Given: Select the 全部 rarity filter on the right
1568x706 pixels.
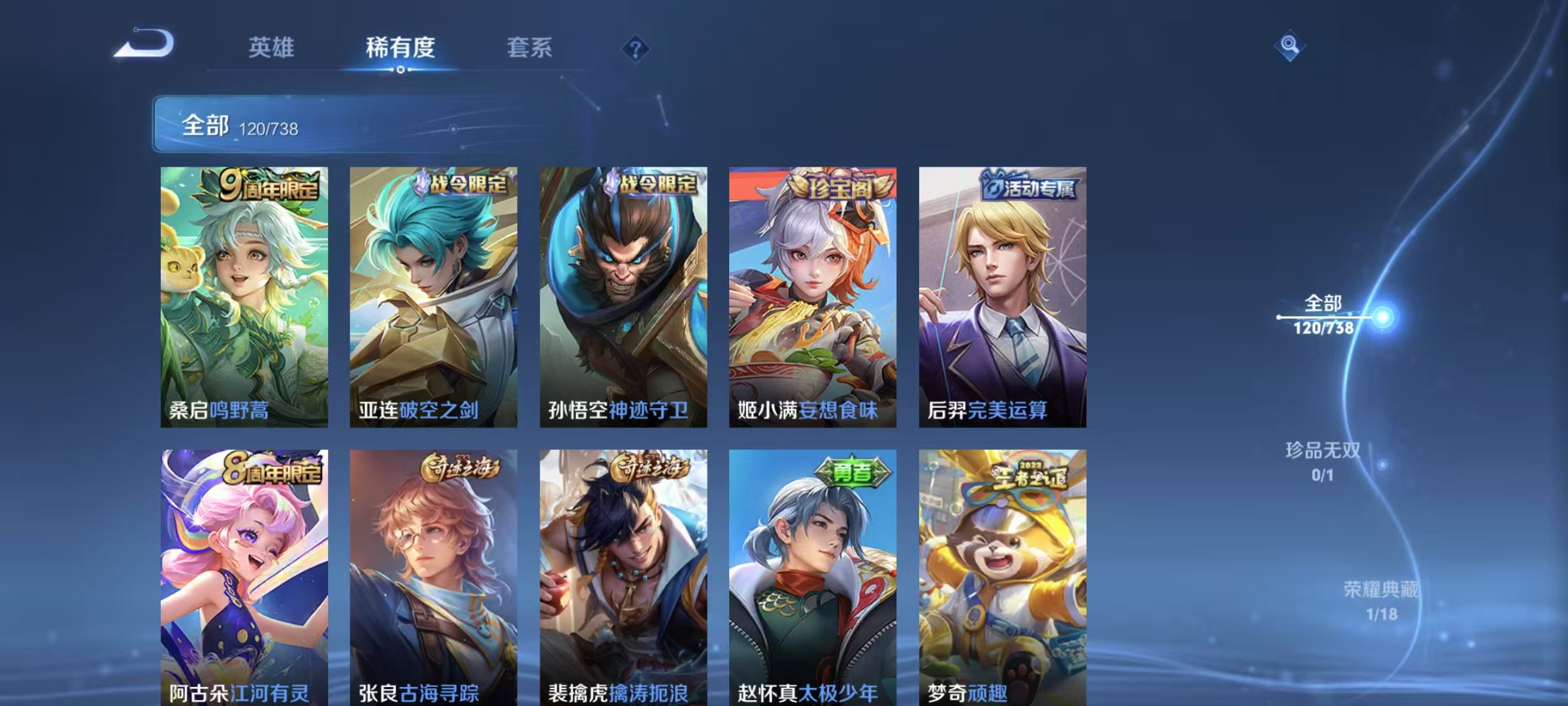Looking at the screenshot, I should (x=1324, y=314).
